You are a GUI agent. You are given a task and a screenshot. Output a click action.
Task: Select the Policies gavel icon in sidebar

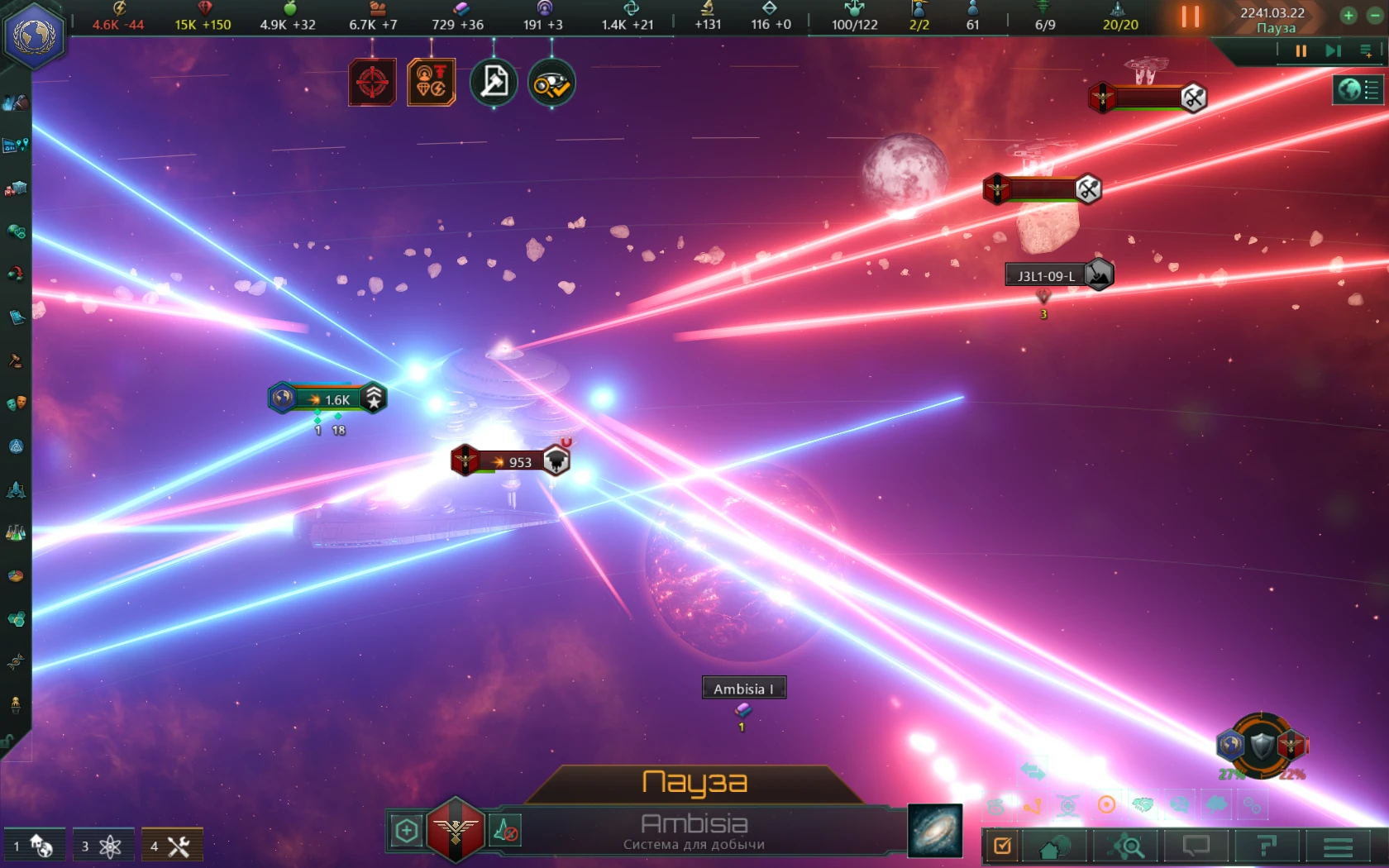pyautogui.click(x=15, y=362)
